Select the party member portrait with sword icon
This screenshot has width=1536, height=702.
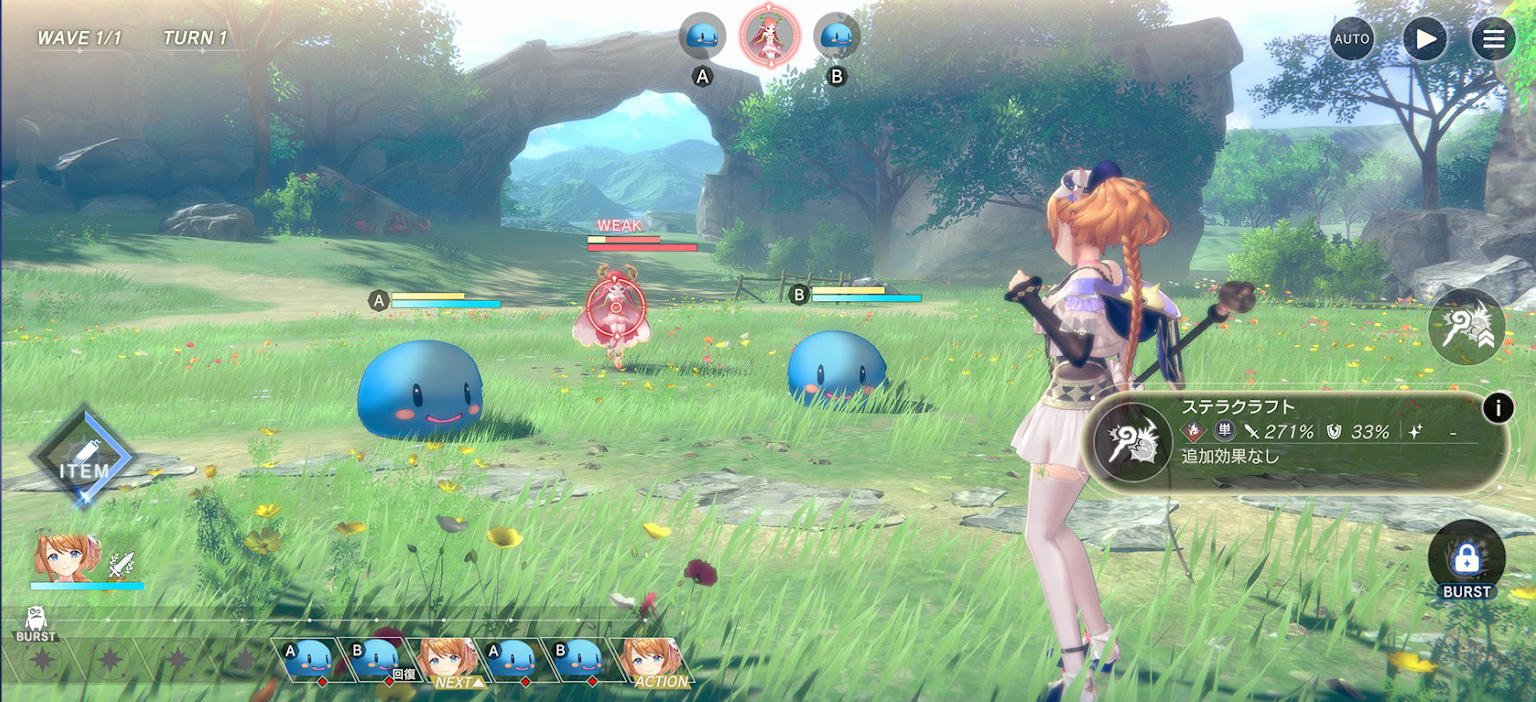point(68,555)
